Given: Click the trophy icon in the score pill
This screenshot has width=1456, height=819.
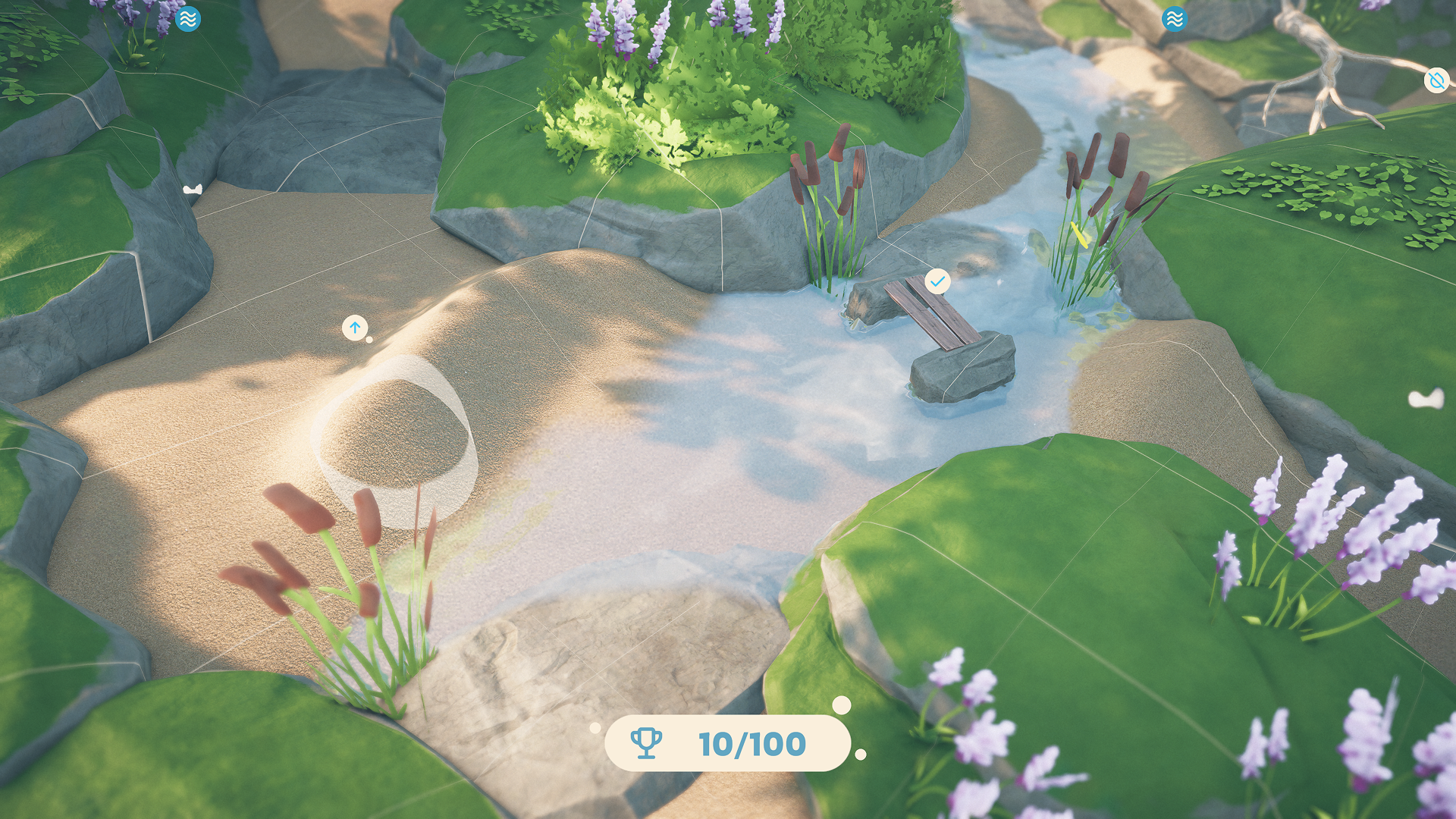Looking at the screenshot, I should 645,744.
